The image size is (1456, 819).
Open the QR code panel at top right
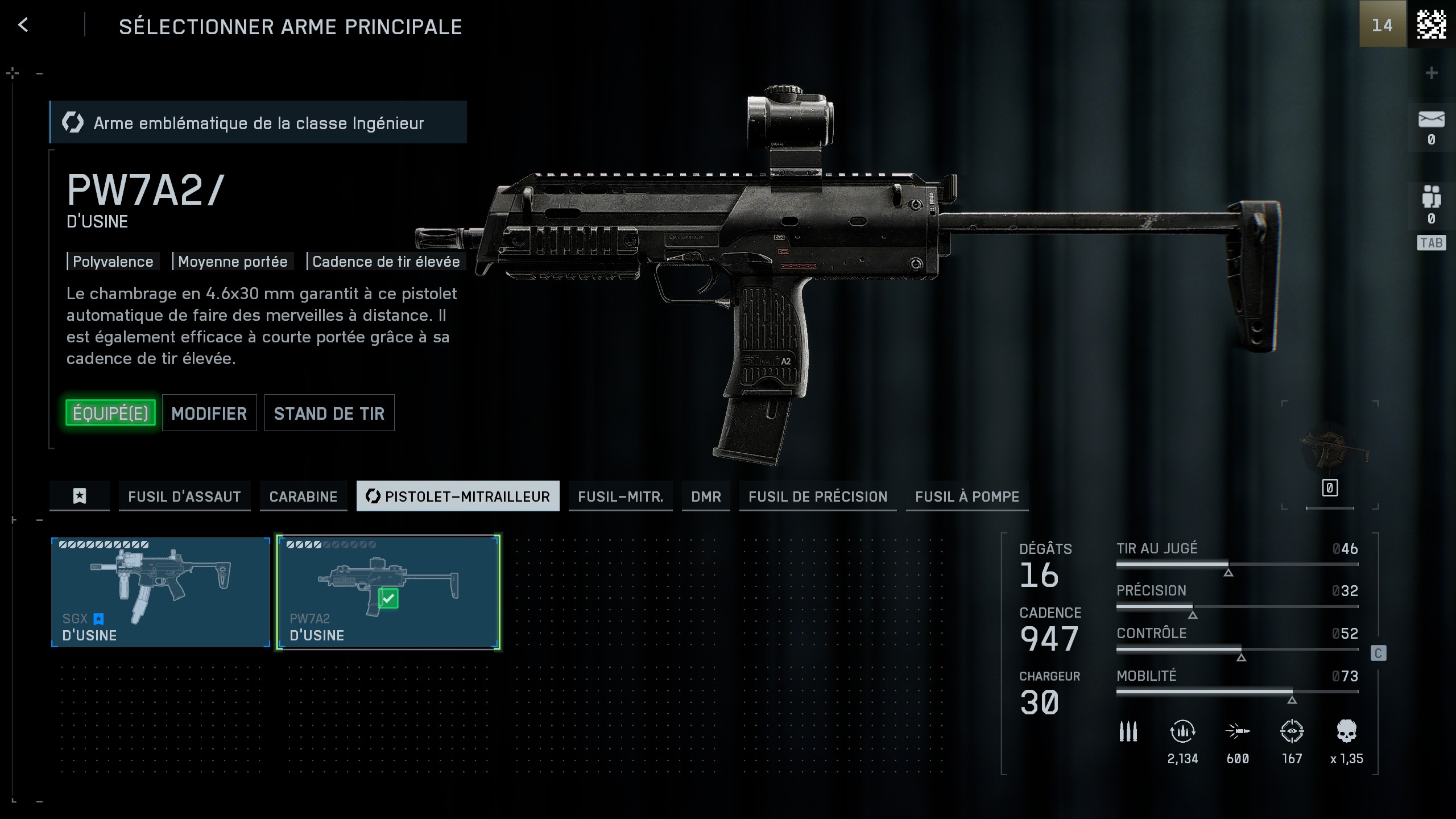coord(1432,25)
